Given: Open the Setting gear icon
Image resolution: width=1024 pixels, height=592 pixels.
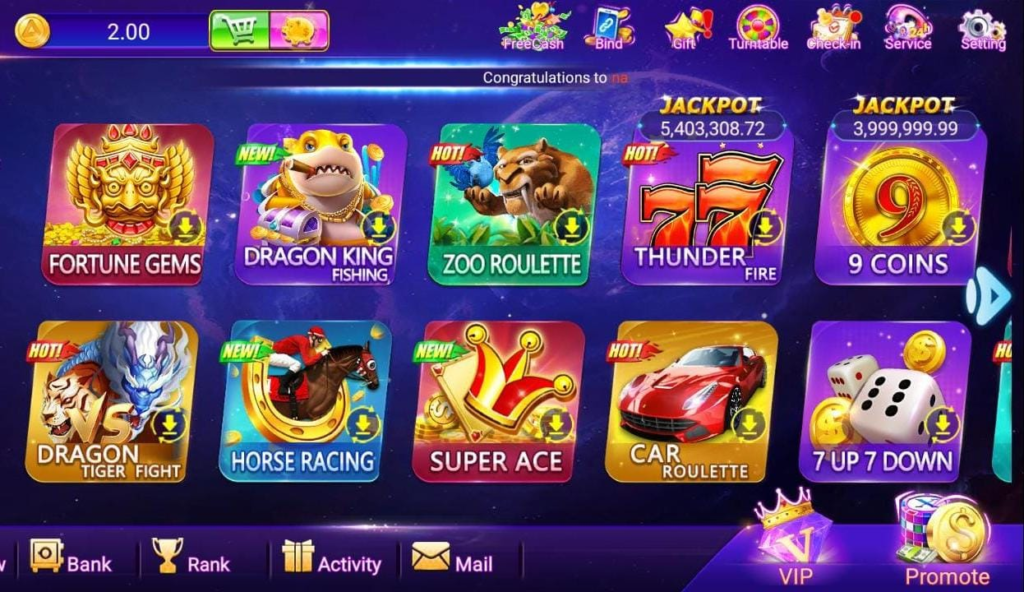Looking at the screenshot, I should click(x=982, y=29).
